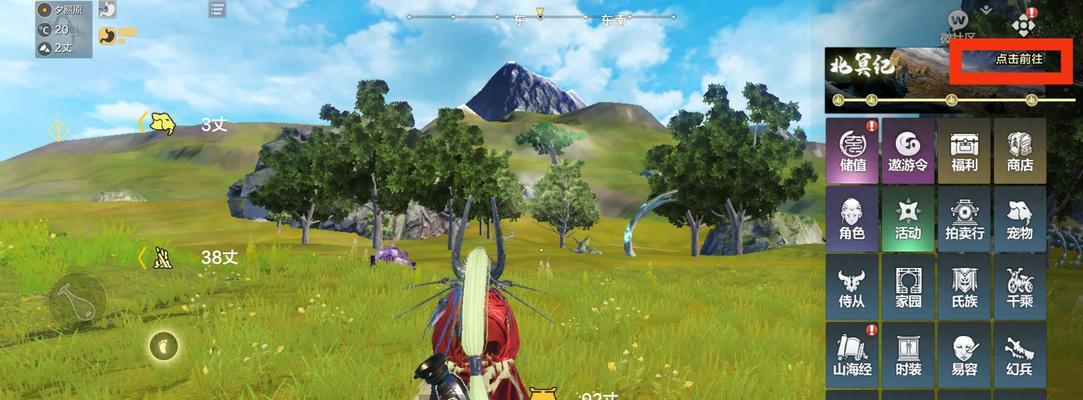The width and height of the screenshot is (1083, 400).
Task: Open the 时装 outfits menu
Action: pyautogui.click(x=908, y=355)
